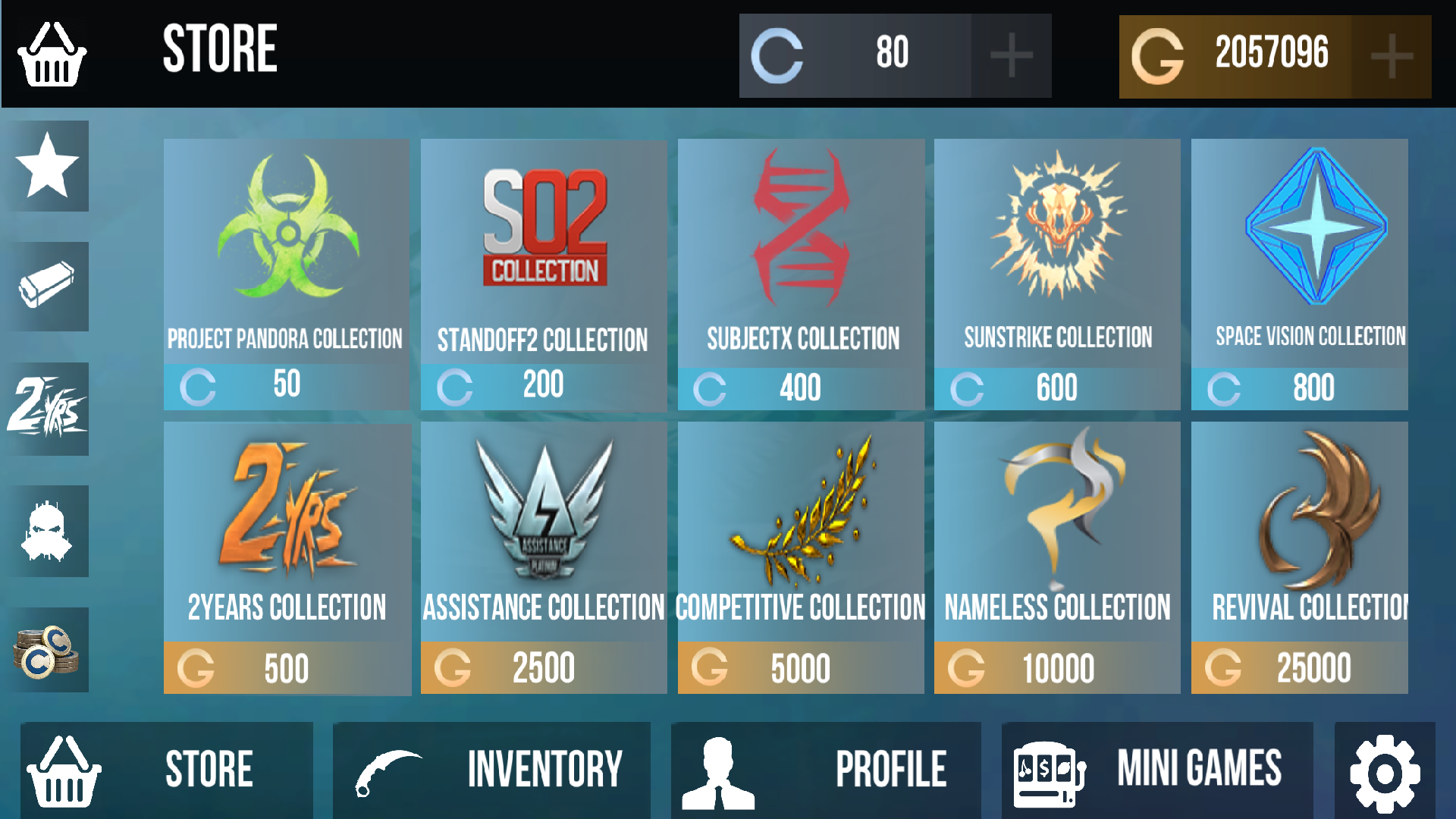This screenshot has height=819, width=1456.
Task: Click the gold balance showing 2057096
Action: click(1274, 54)
